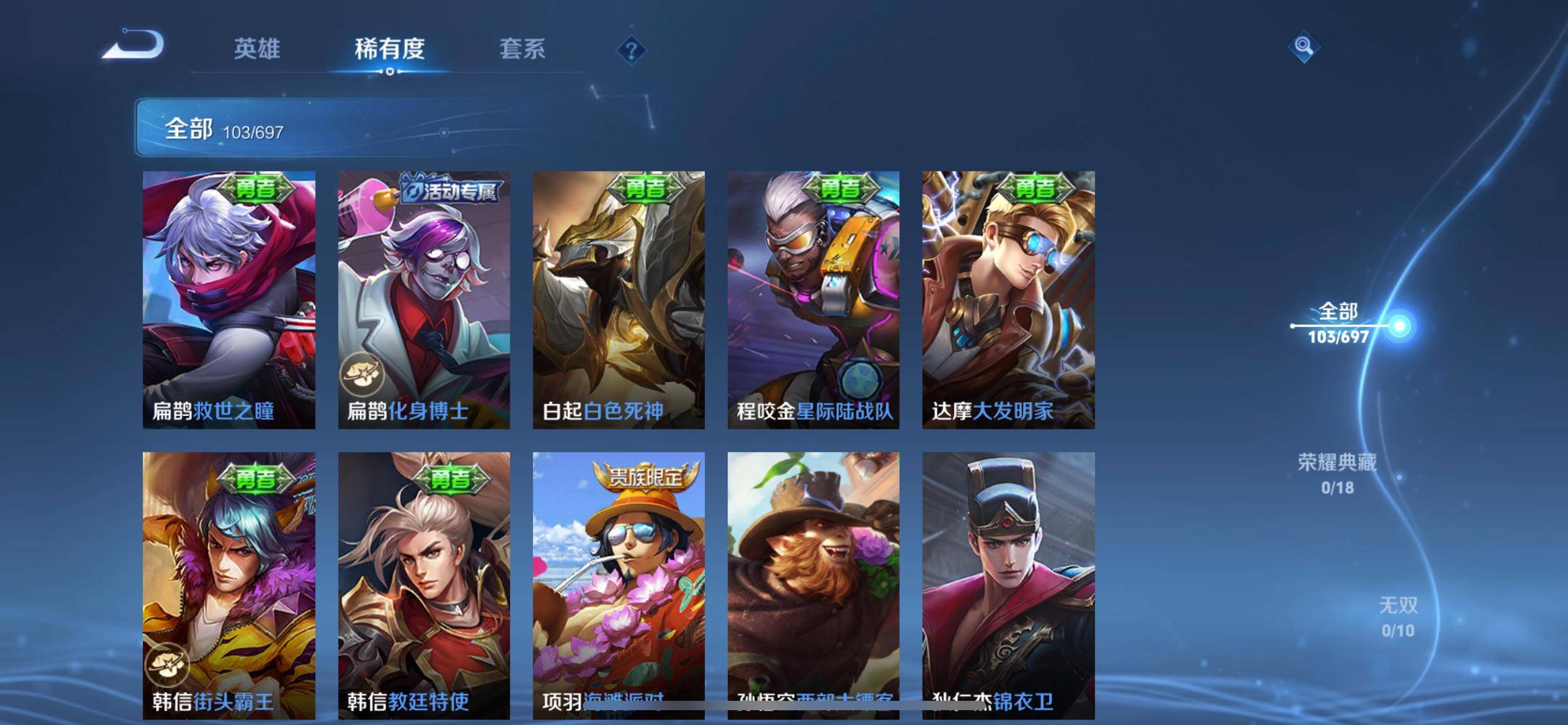This screenshot has width=1568, height=725.
Task: Choose the 扁鹊 救世之瞳 skin card
Action: coord(229,300)
